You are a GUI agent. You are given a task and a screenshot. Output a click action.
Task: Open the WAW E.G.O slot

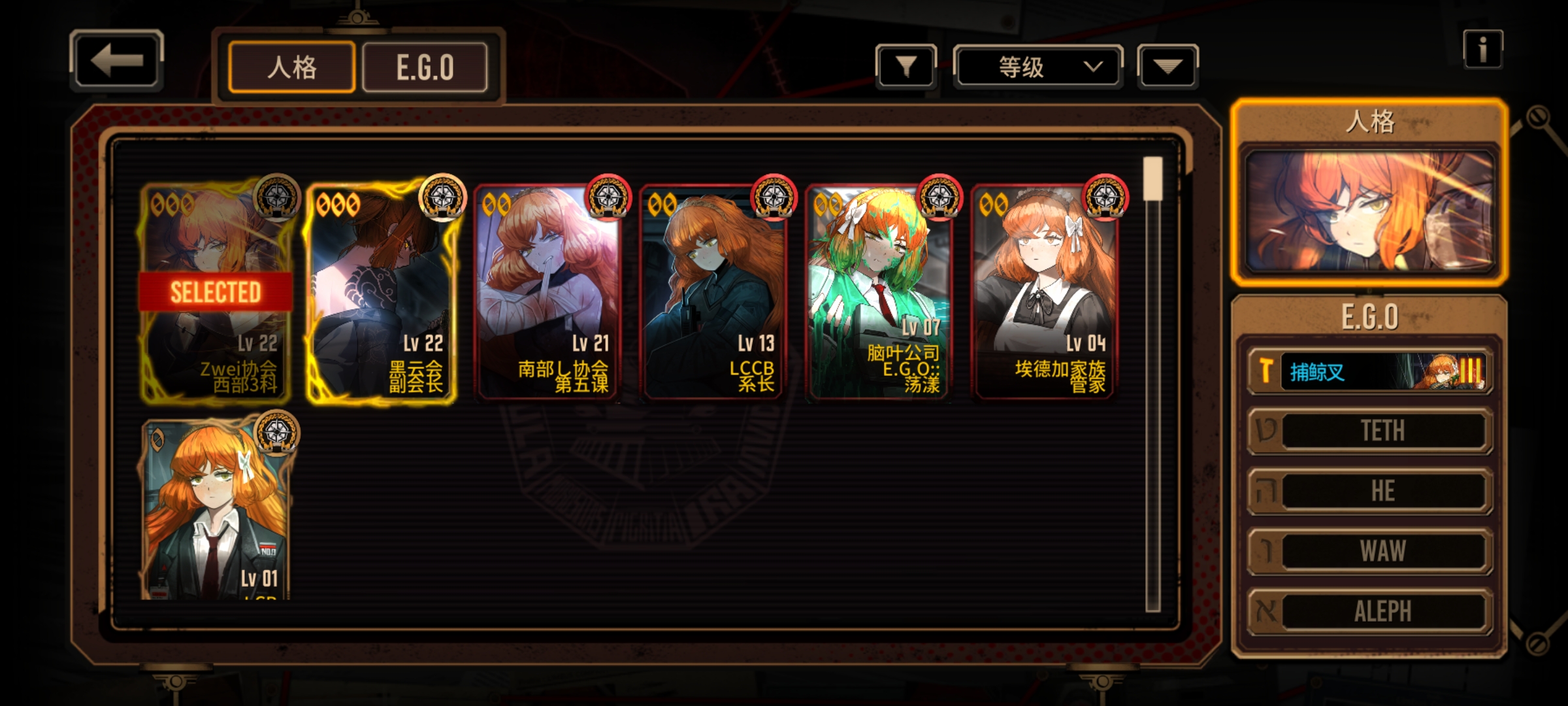pos(1369,551)
